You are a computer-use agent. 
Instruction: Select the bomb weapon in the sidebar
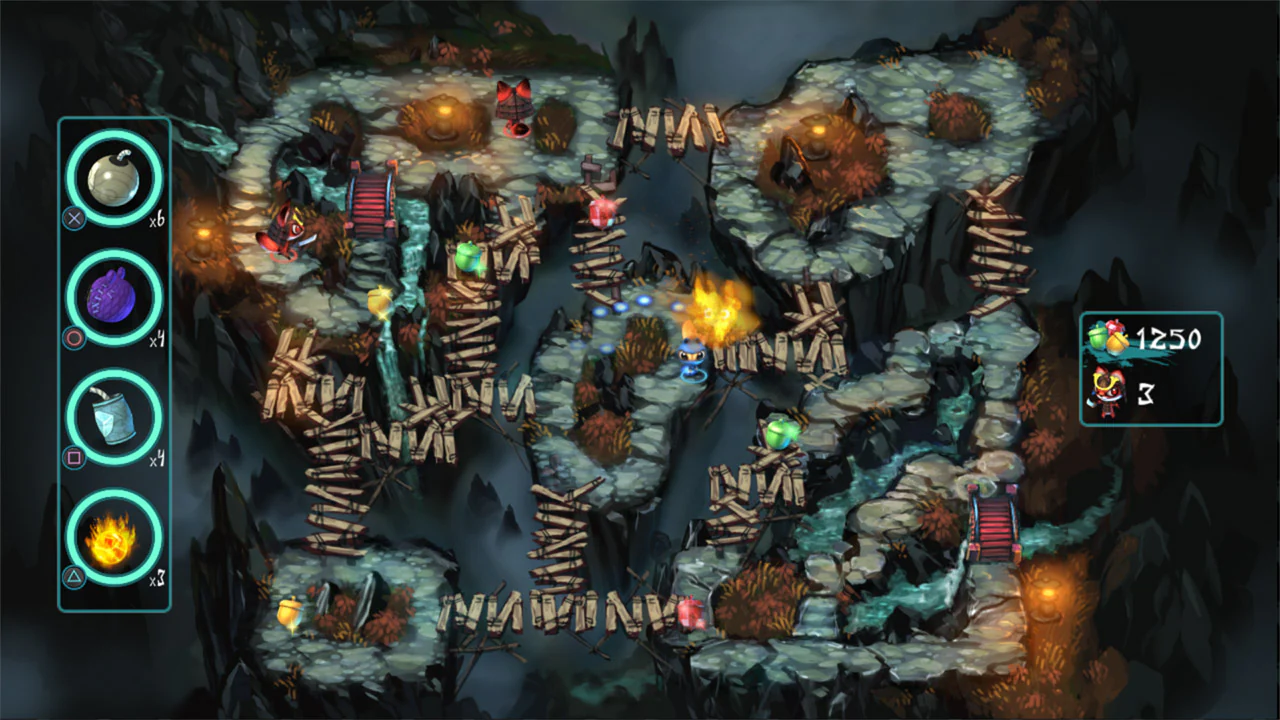tap(113, 176)
